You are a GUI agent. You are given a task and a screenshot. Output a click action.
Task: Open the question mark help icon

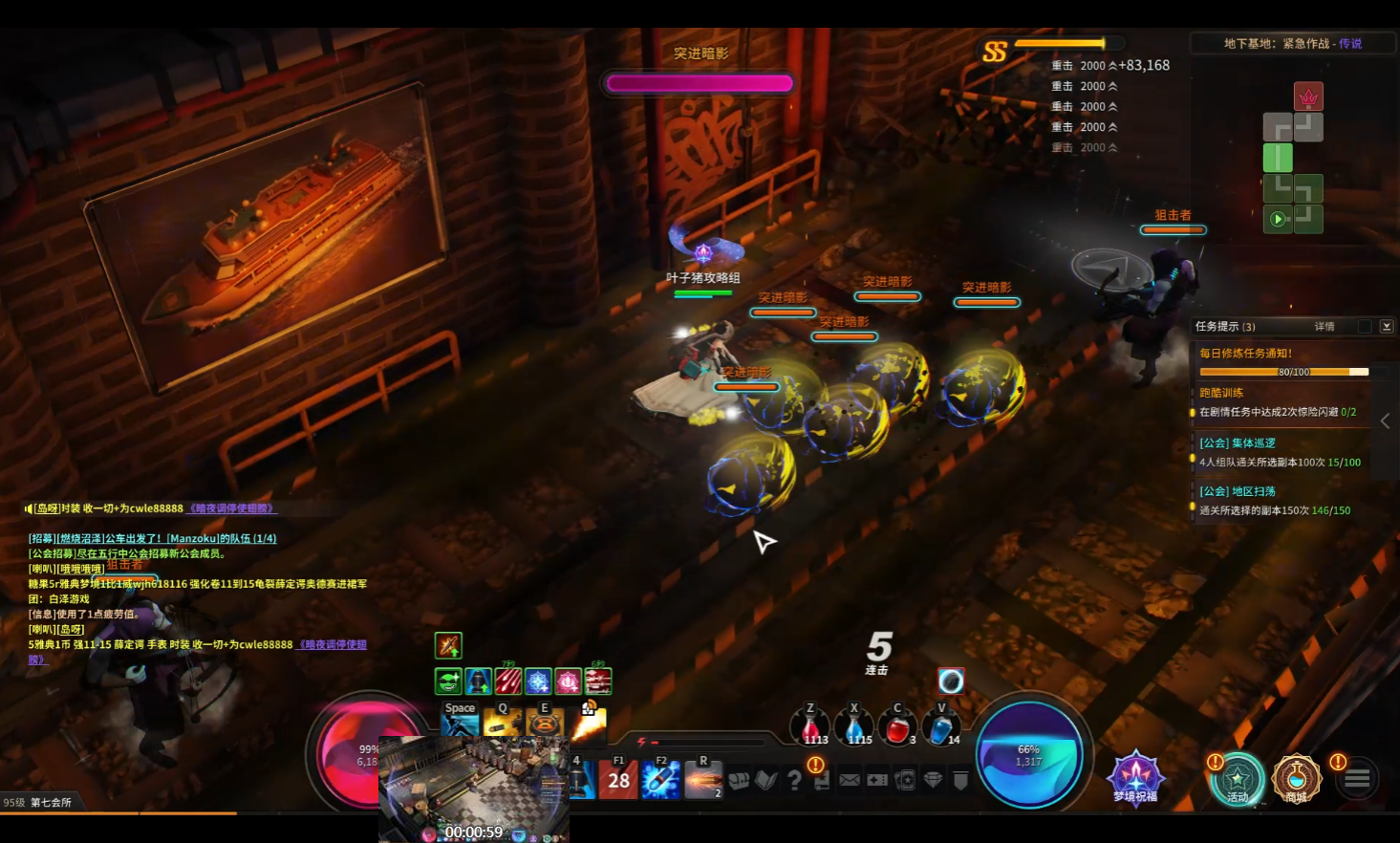tap(794, 780)
